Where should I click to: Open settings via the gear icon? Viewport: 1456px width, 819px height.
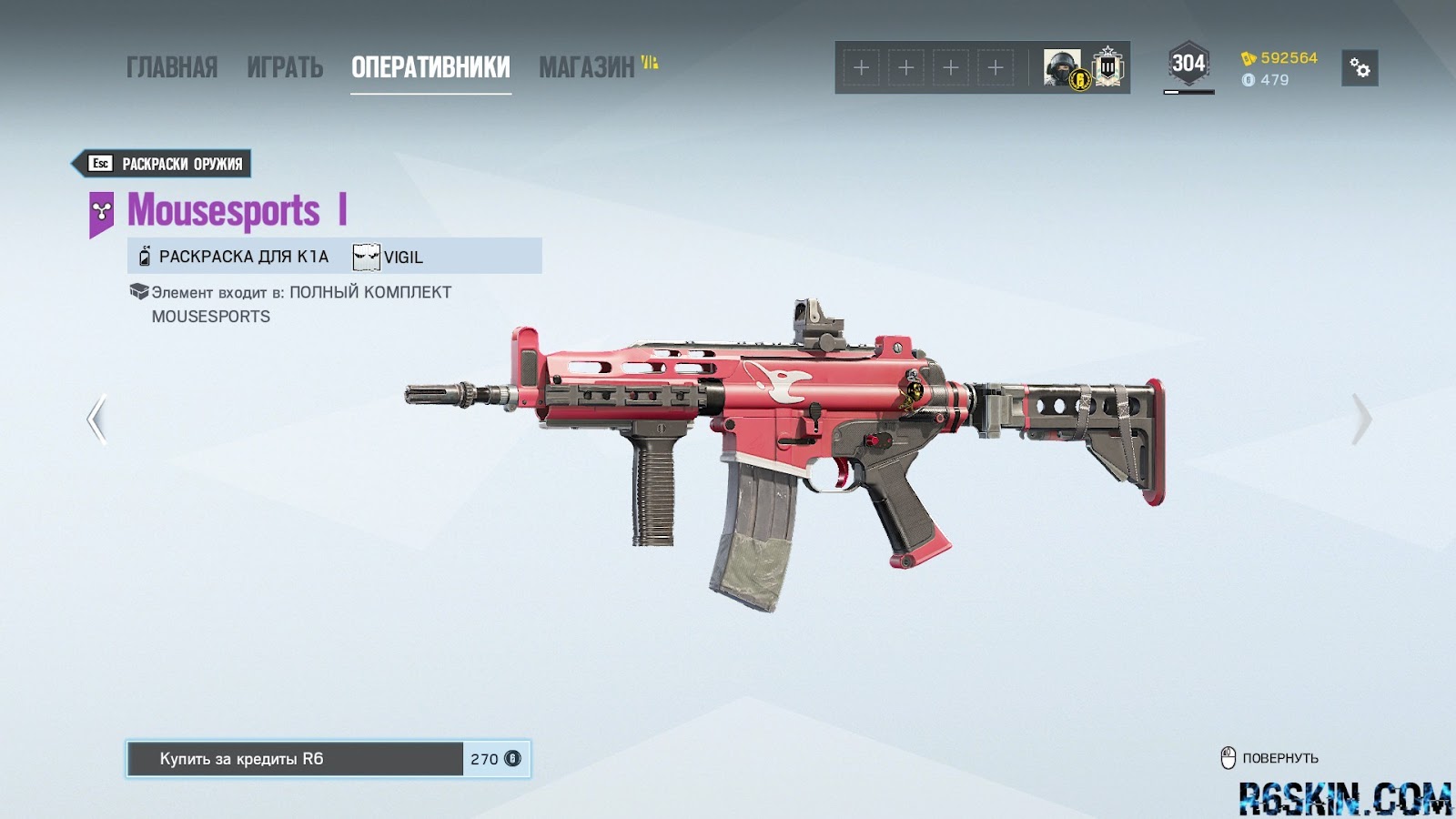coord(1359,69)
